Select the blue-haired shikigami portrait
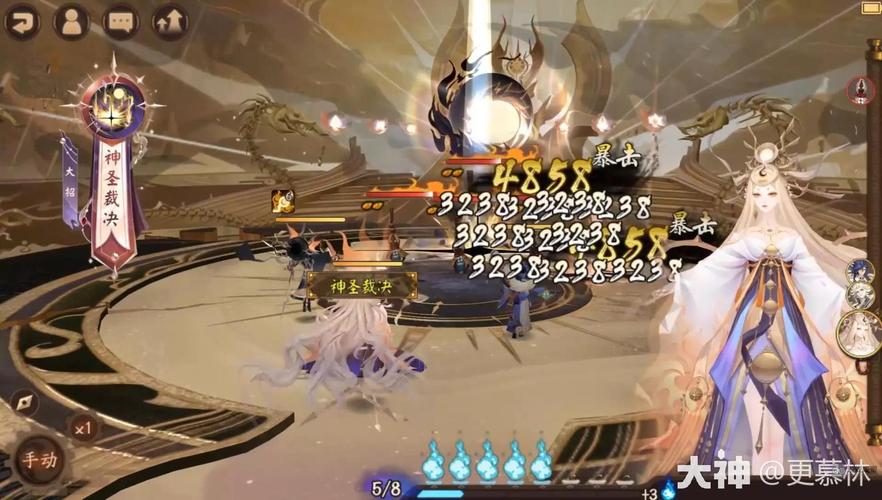Image resolution: width=882 pixels, height=500 pixels. [860, 272]
